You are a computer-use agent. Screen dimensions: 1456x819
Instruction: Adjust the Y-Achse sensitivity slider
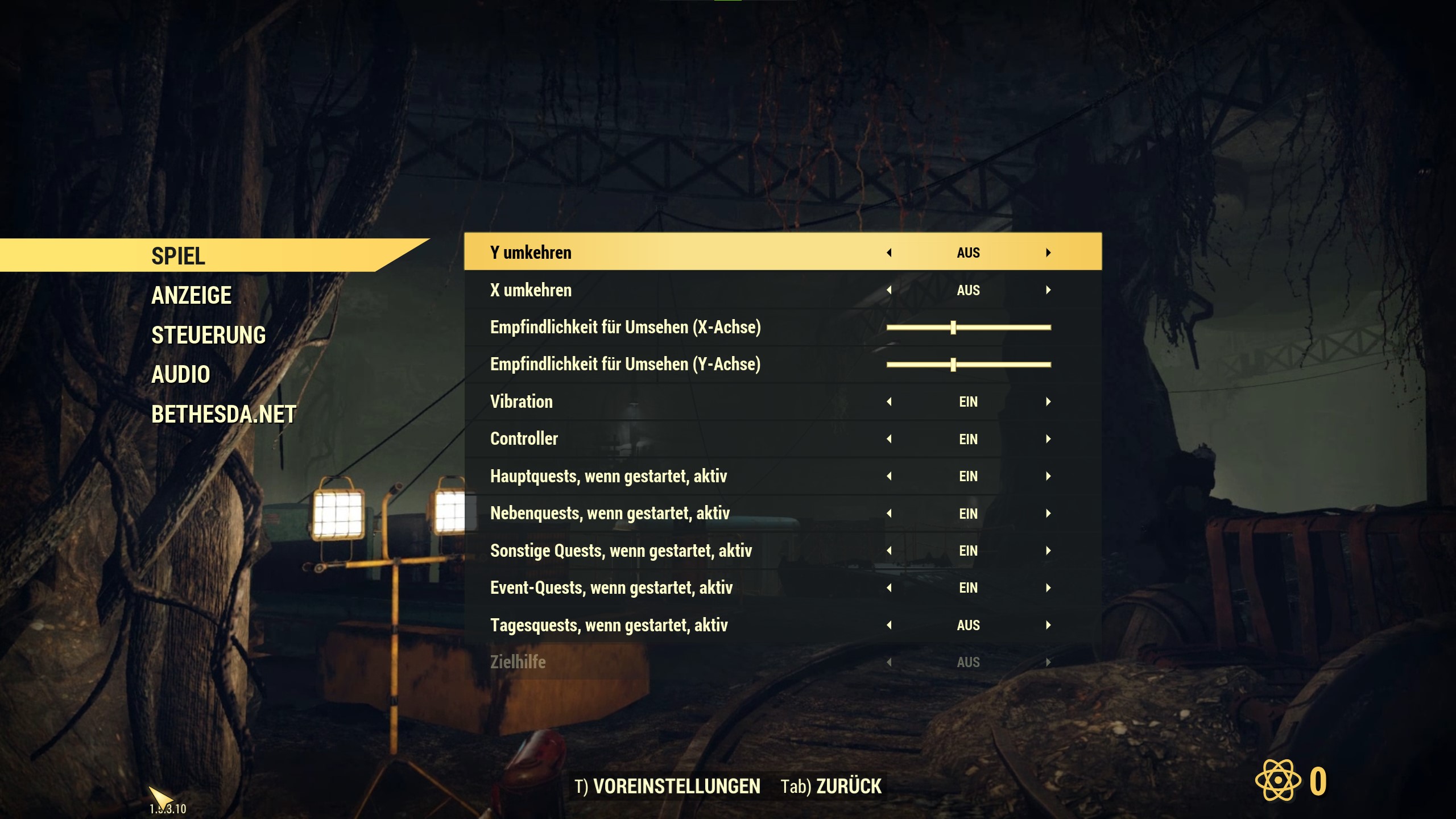pos(953,365)
